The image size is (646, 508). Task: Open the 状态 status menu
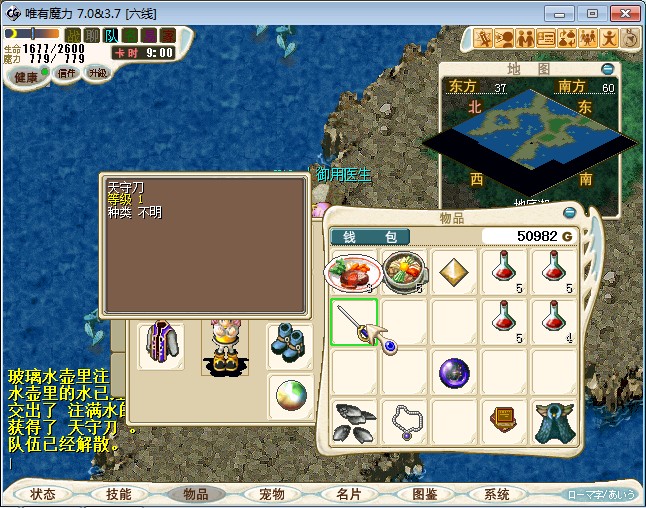tap(43, 494)
